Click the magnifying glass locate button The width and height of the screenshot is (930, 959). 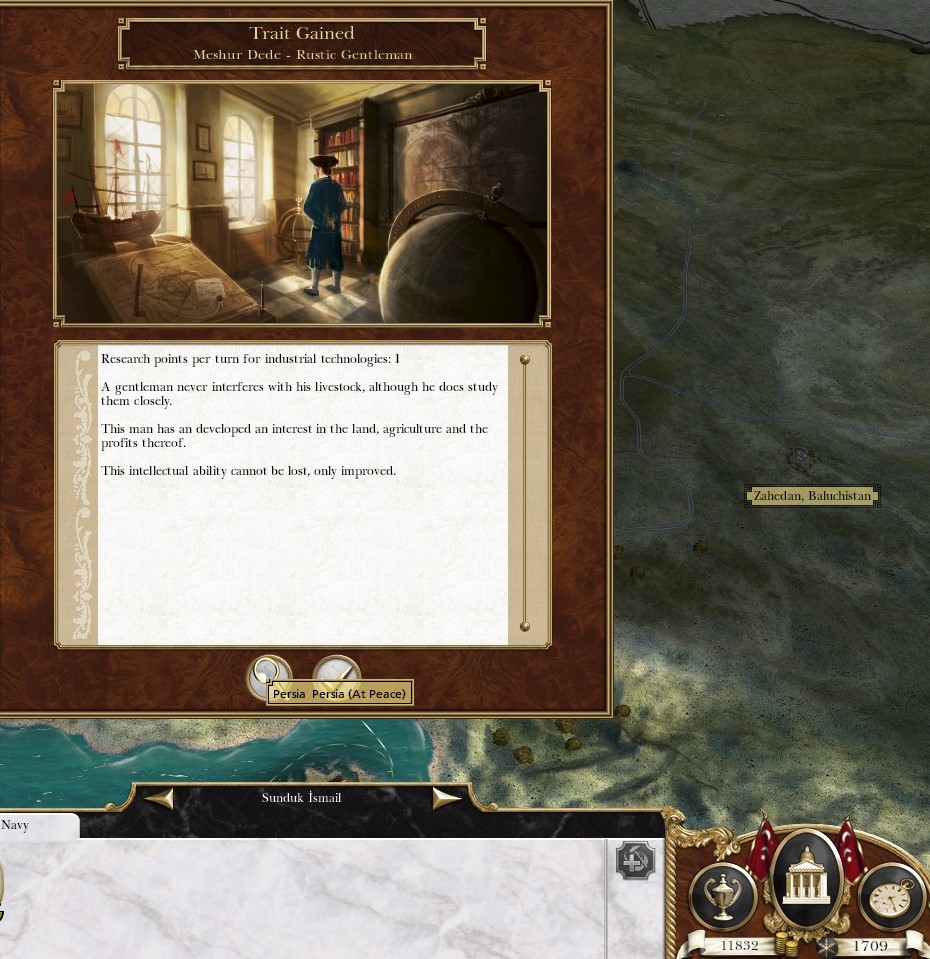pyautogui.click(x=268, y=669)
